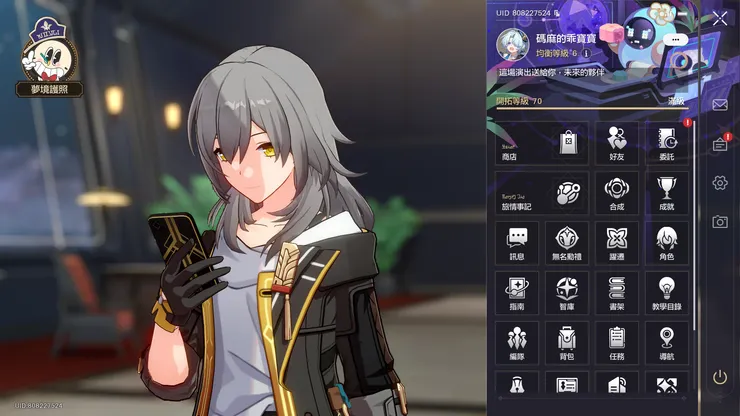
Task: Open the Inventory (背包) backpack
Action: [567, 343]
